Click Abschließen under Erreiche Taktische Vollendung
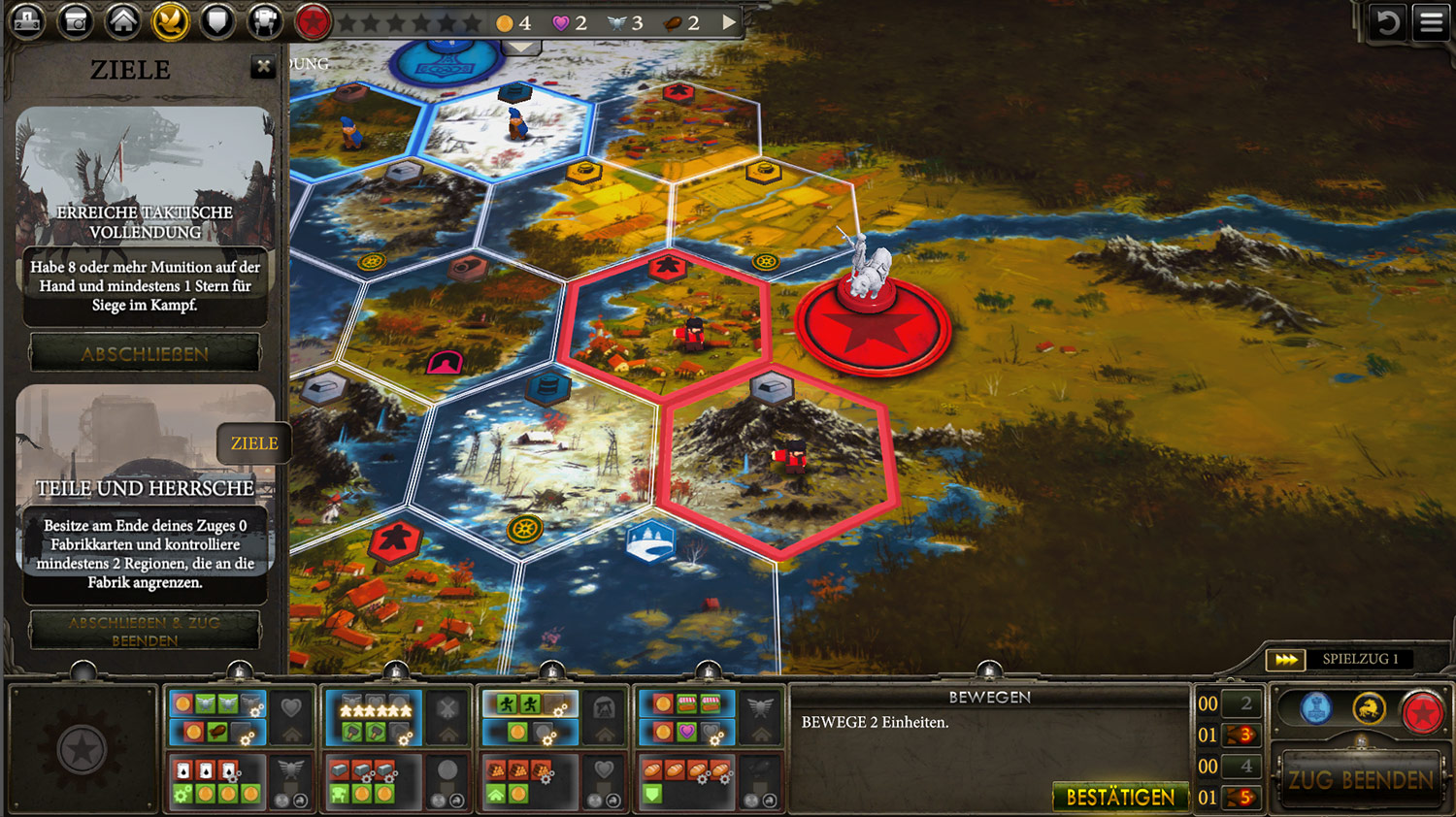This screenshot has height=817, width=1456. click(x=145, y=353)
